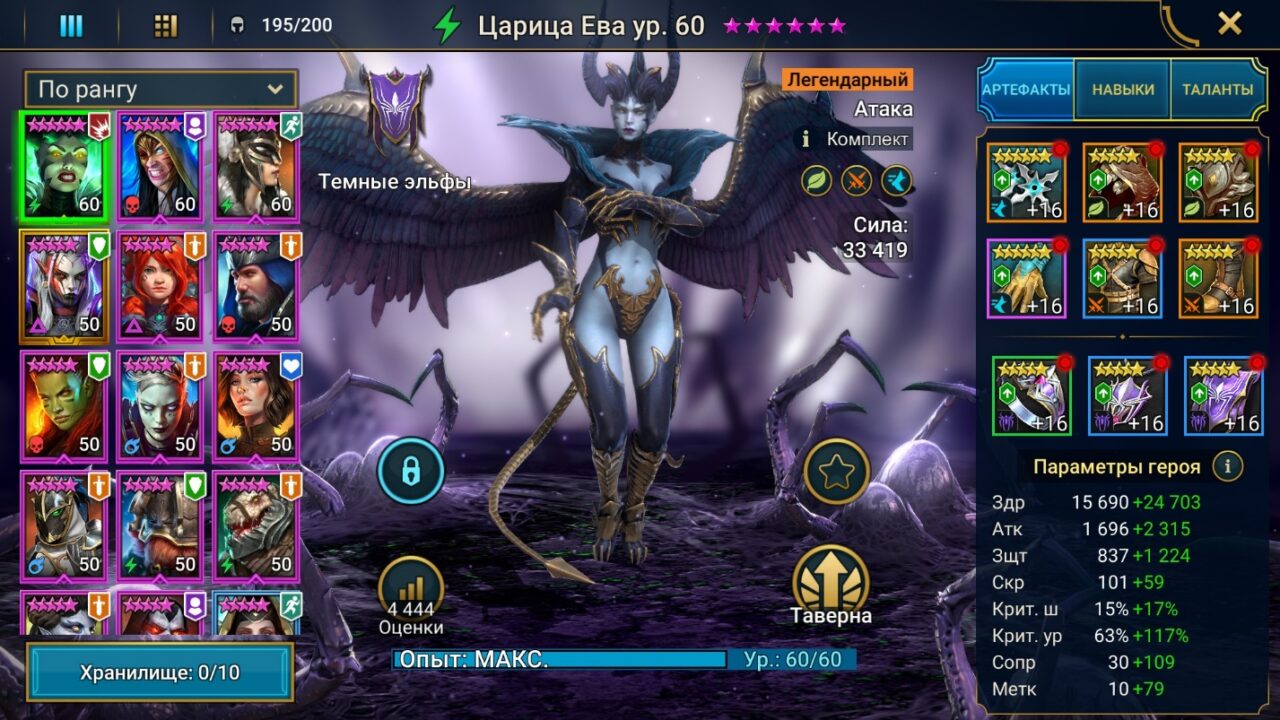Screen dimensions: 1280x720
Task: Switch to the Навыки tab
Action: 1122,90
